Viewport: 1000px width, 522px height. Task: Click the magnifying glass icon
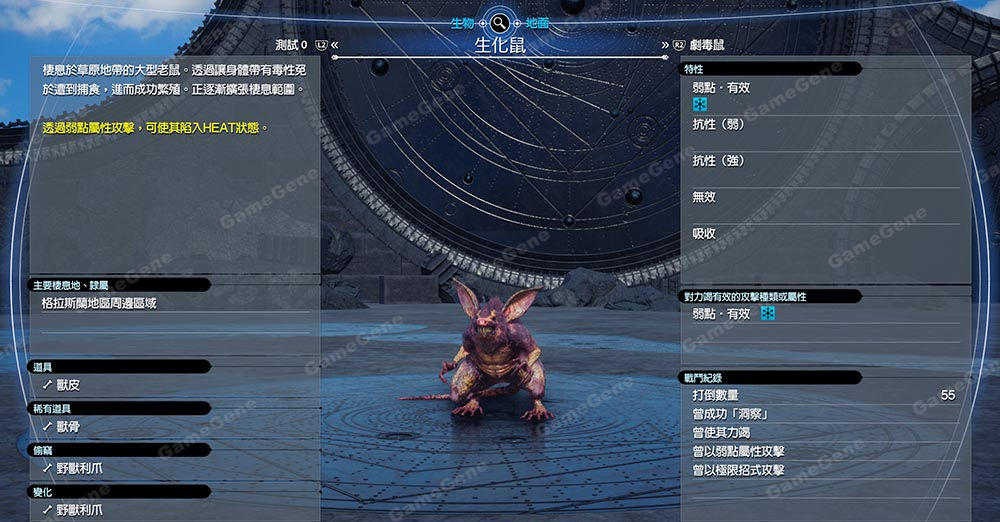tap(499, 22)
